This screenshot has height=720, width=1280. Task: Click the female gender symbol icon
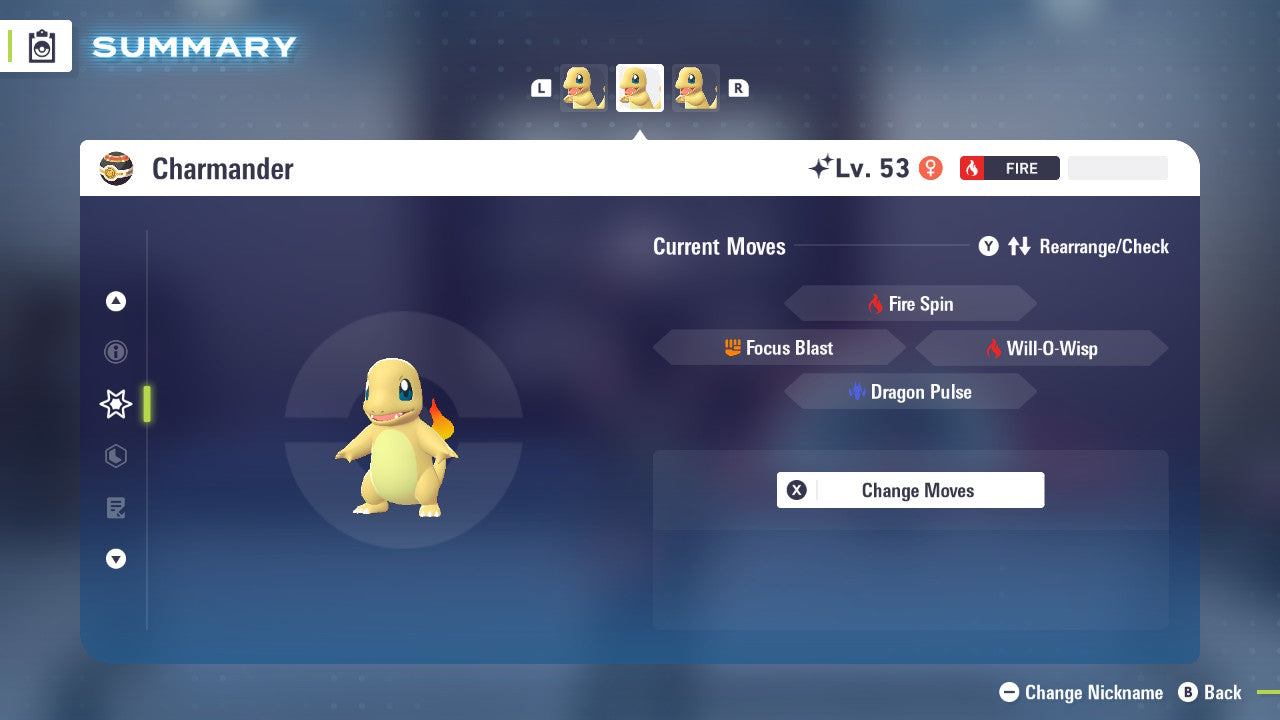(930, 168)
